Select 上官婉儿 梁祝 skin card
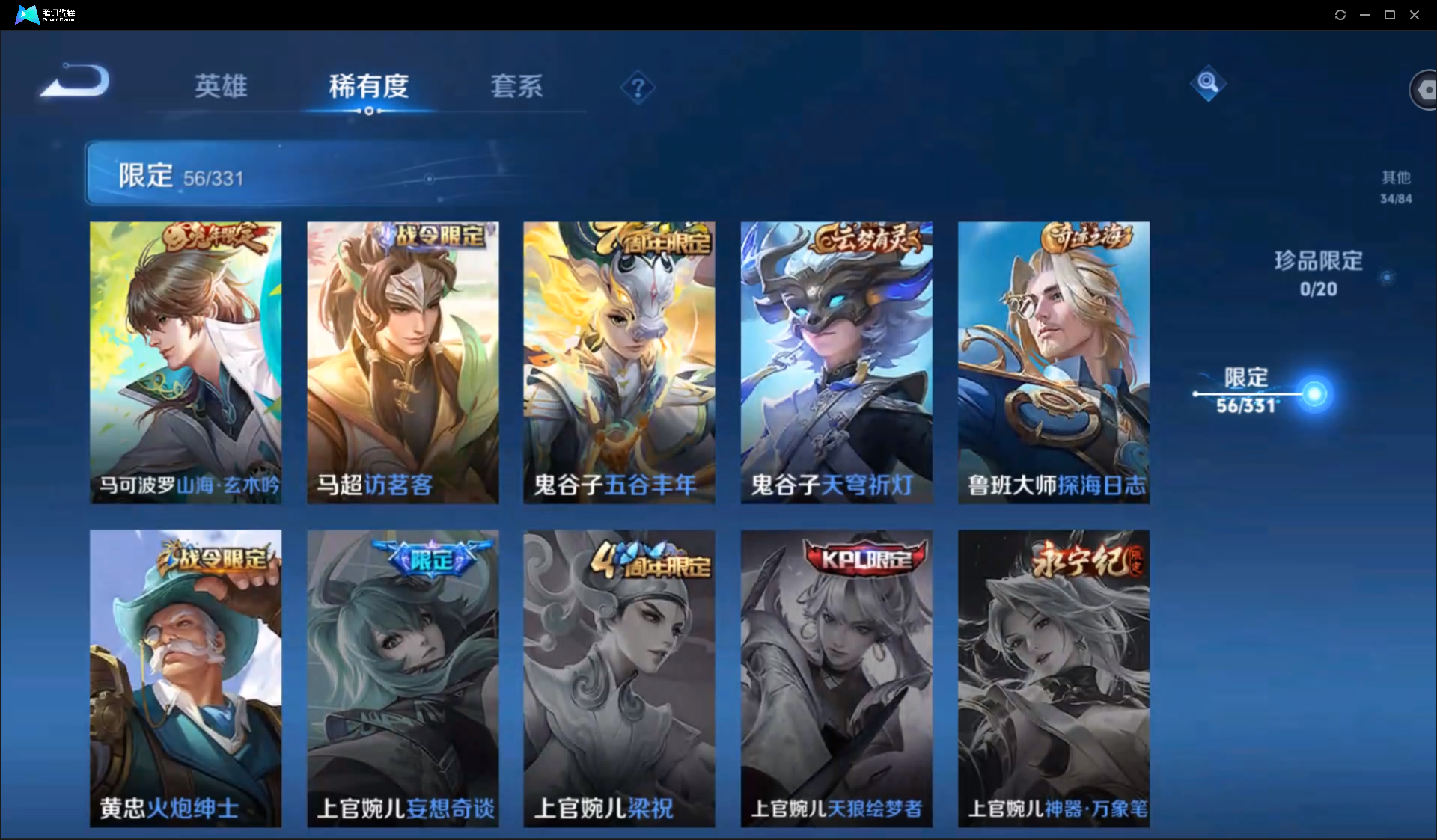Image resolution: width=1437 pixels, height=840 pixels. click(619, 678)
